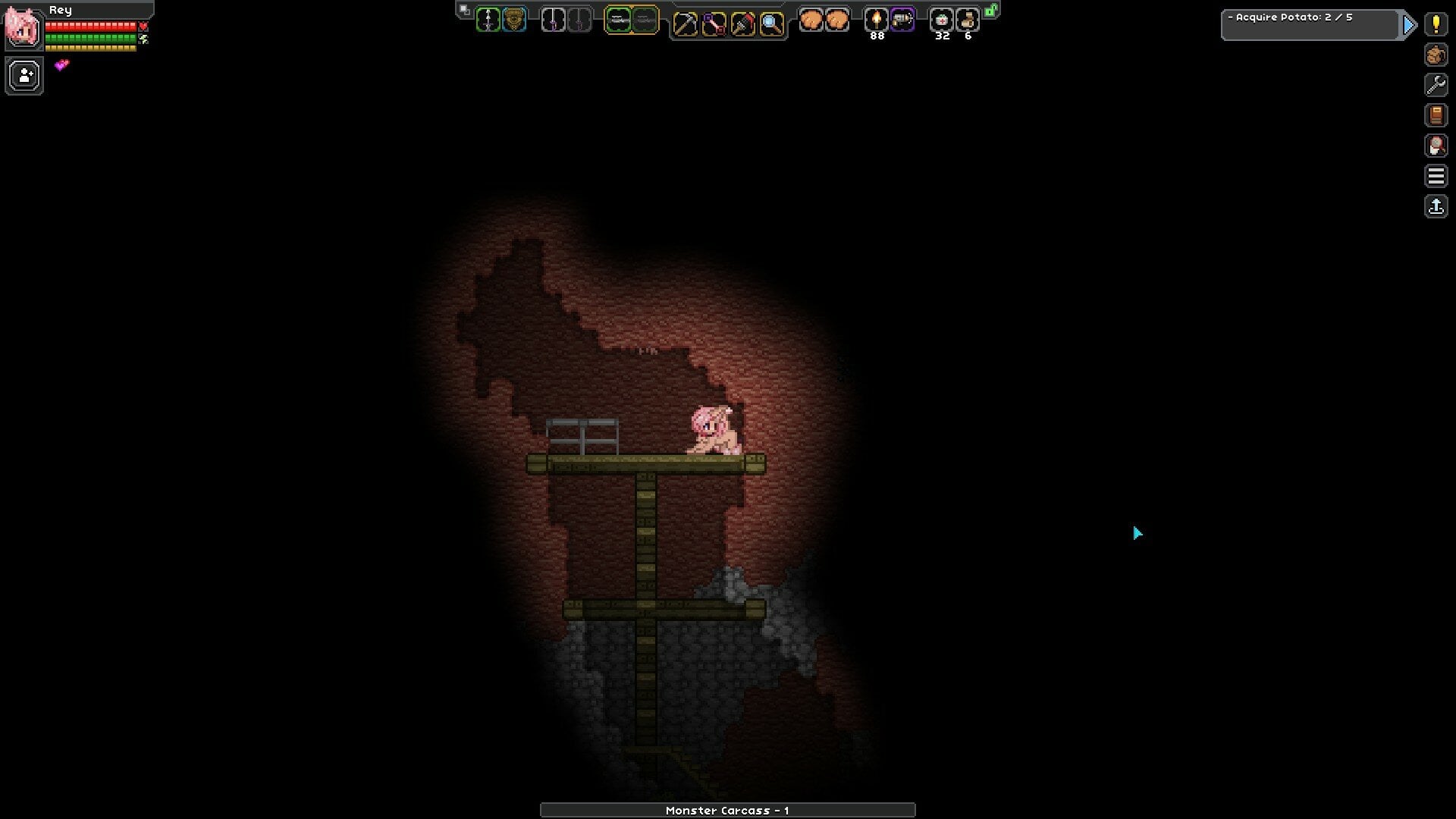Screen dimensions: 1456x819
Task: Open the hamburger main menu
Action: point(1436,176)
